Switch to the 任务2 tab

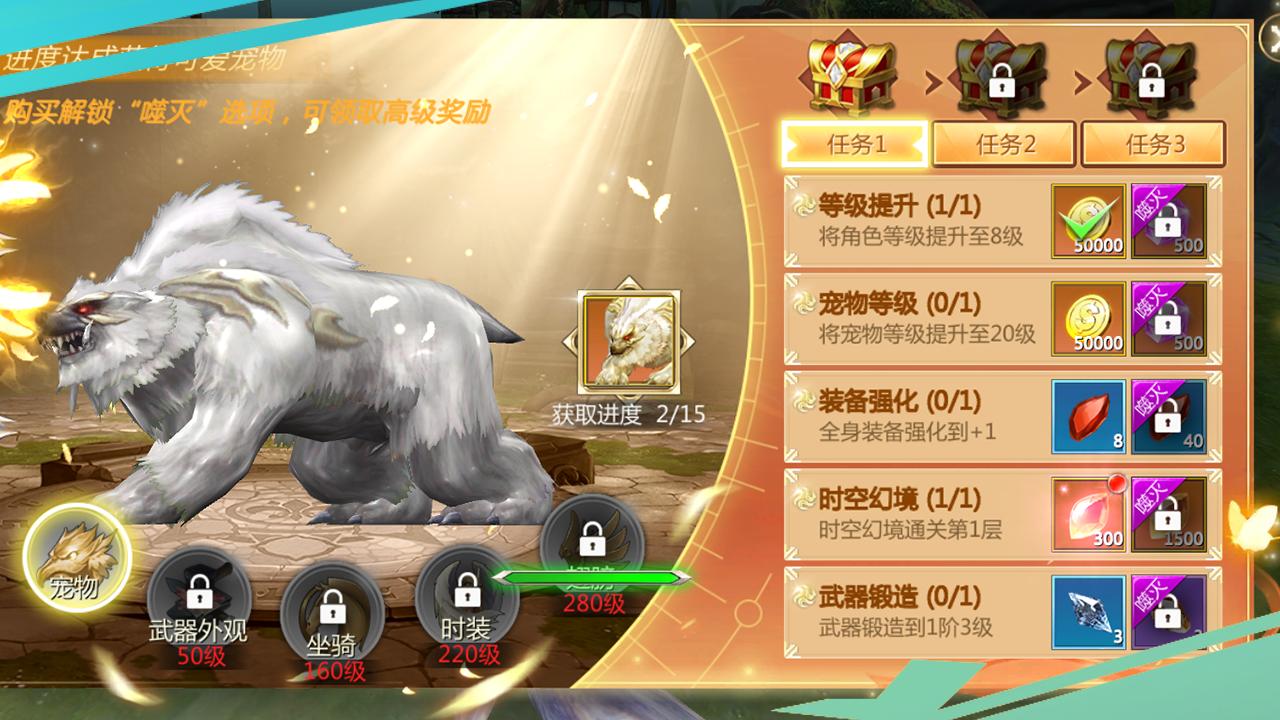pos(1002,142)
